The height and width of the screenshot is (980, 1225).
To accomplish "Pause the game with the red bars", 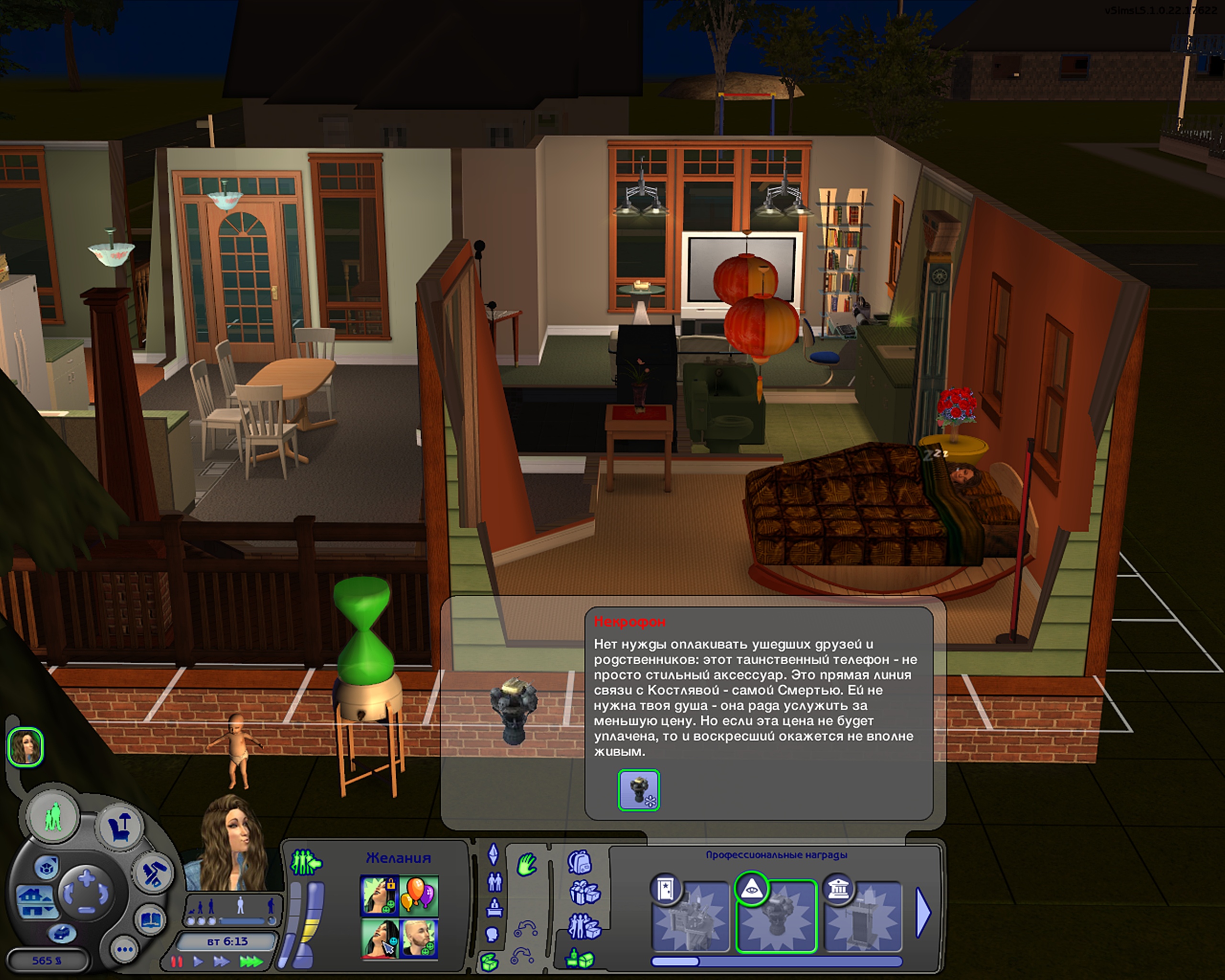I will pyautogui.click(x=177, y=962).
